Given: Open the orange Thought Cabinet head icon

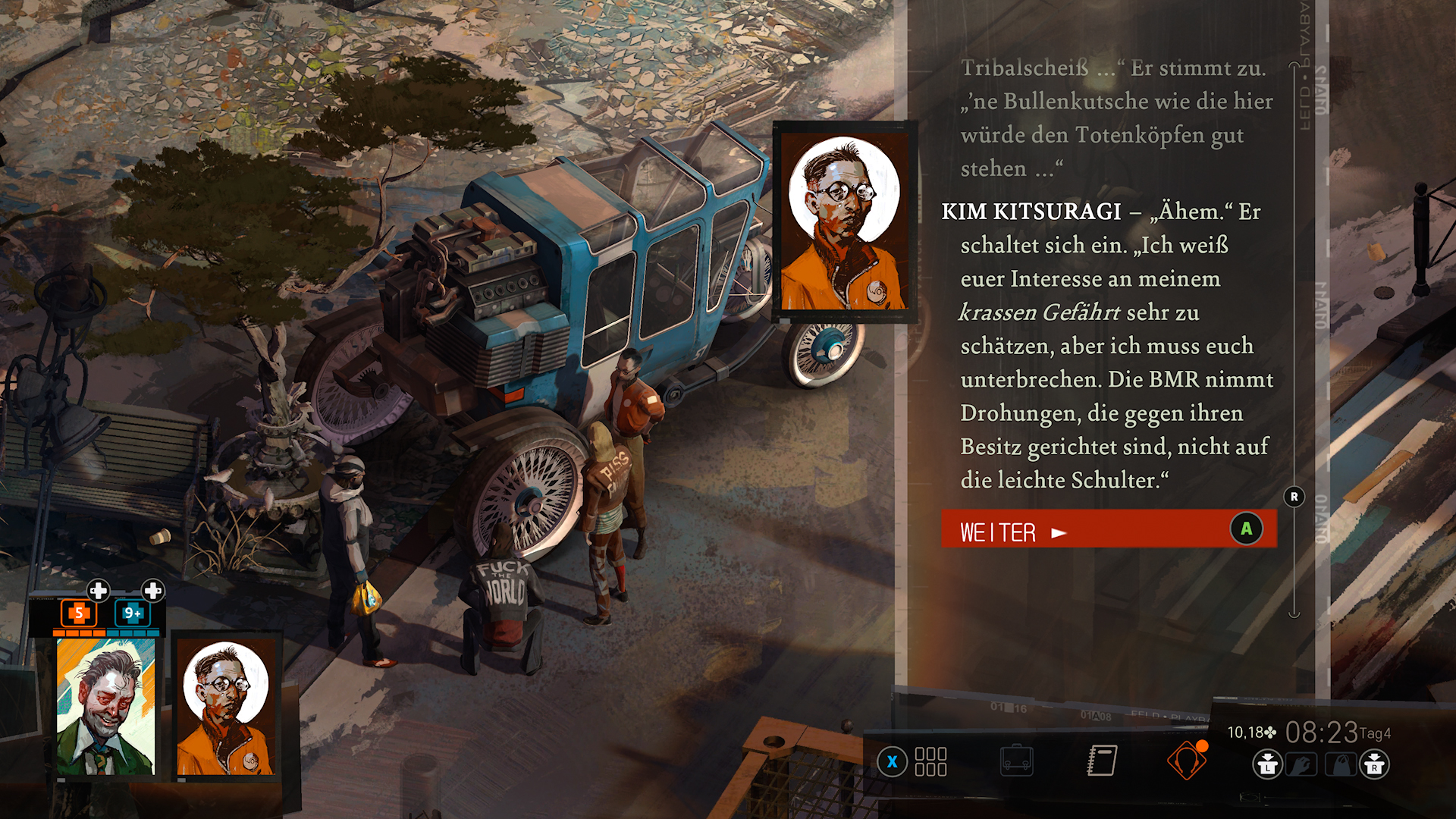Looking at the screenshot, I should (x=1186, y=761).
